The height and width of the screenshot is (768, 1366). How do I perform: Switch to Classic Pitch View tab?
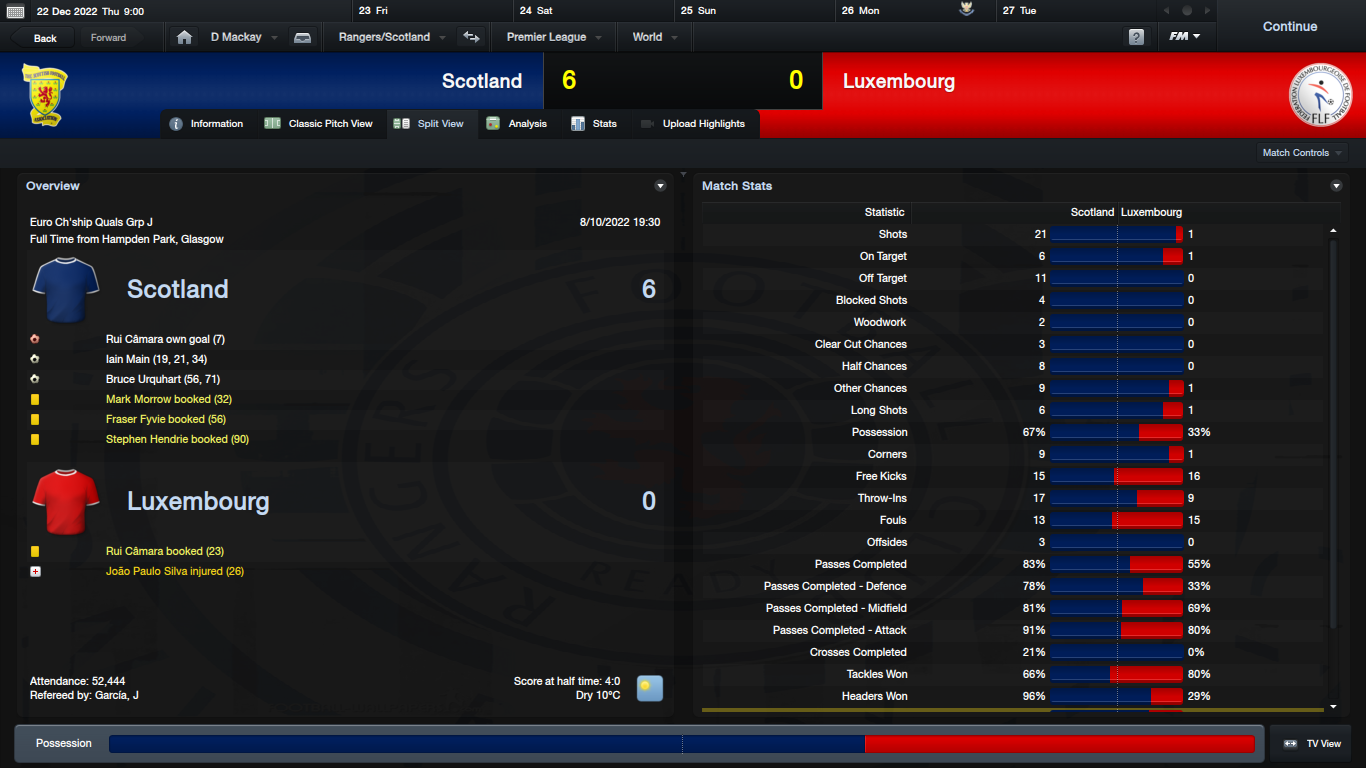pyautogui.click(x=319, y=124)
